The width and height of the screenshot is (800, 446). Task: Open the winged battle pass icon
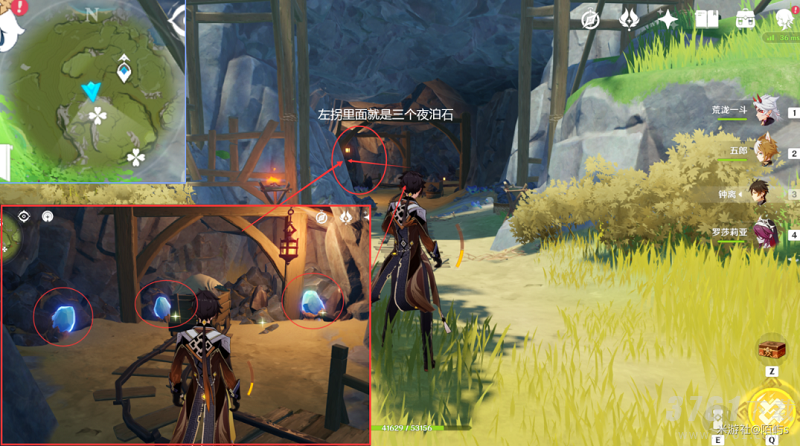629,20
